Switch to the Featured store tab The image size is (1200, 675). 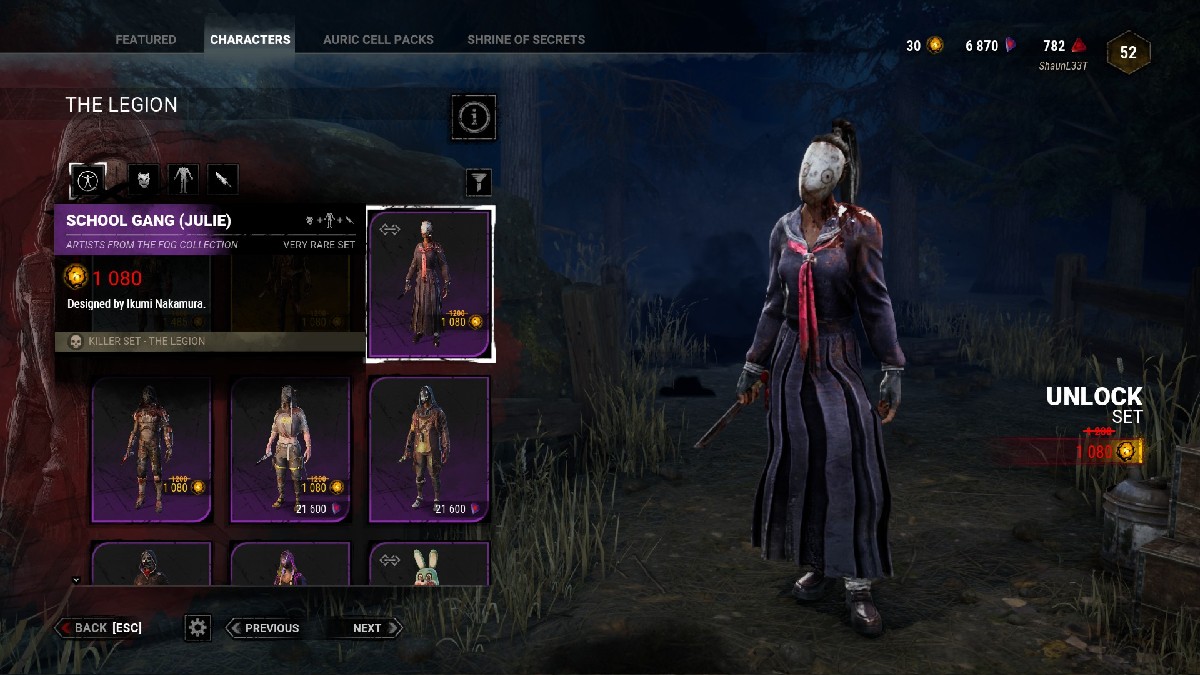pos(146,40)
